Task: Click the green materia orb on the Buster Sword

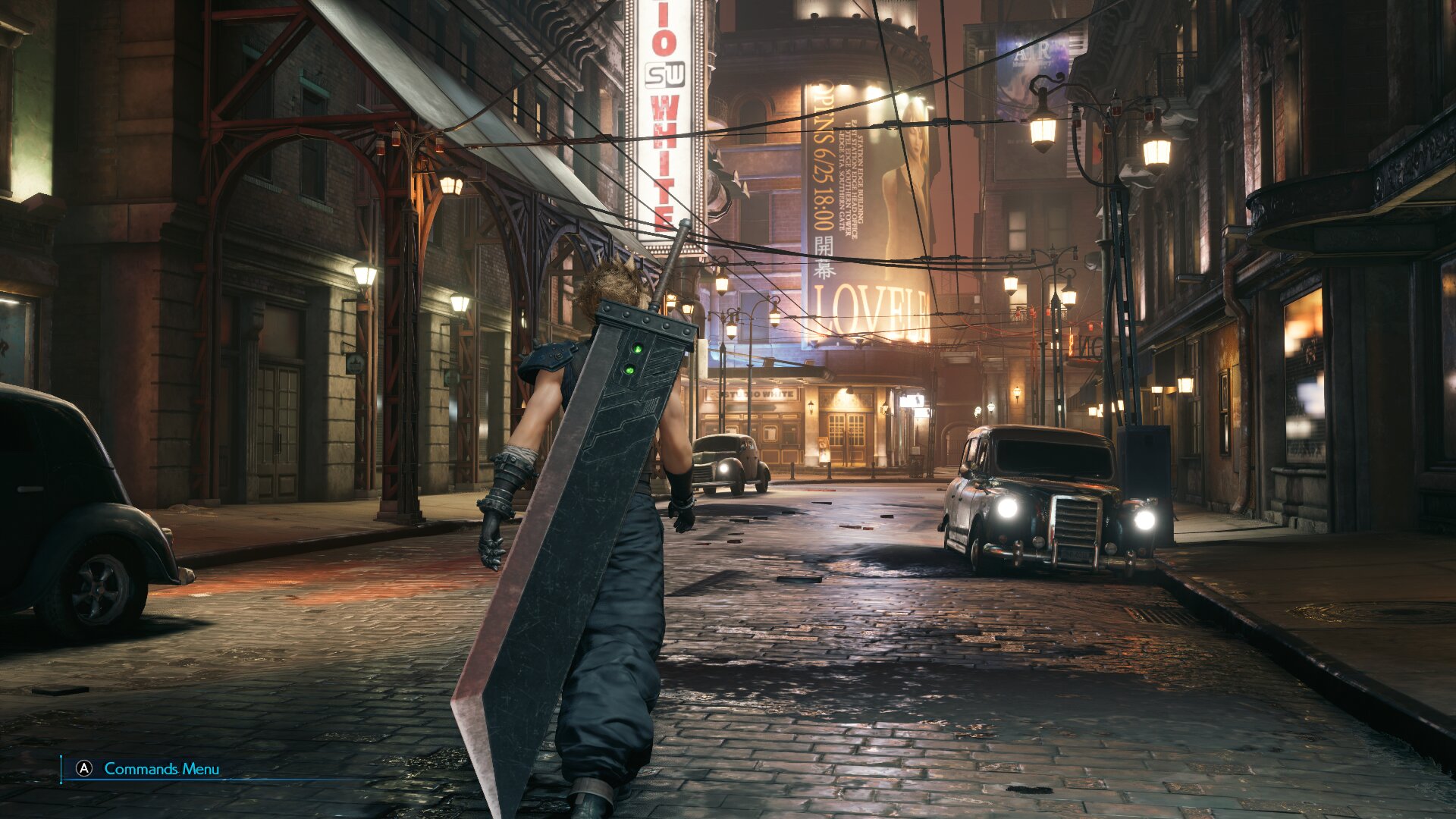Action: coord(637,347)
